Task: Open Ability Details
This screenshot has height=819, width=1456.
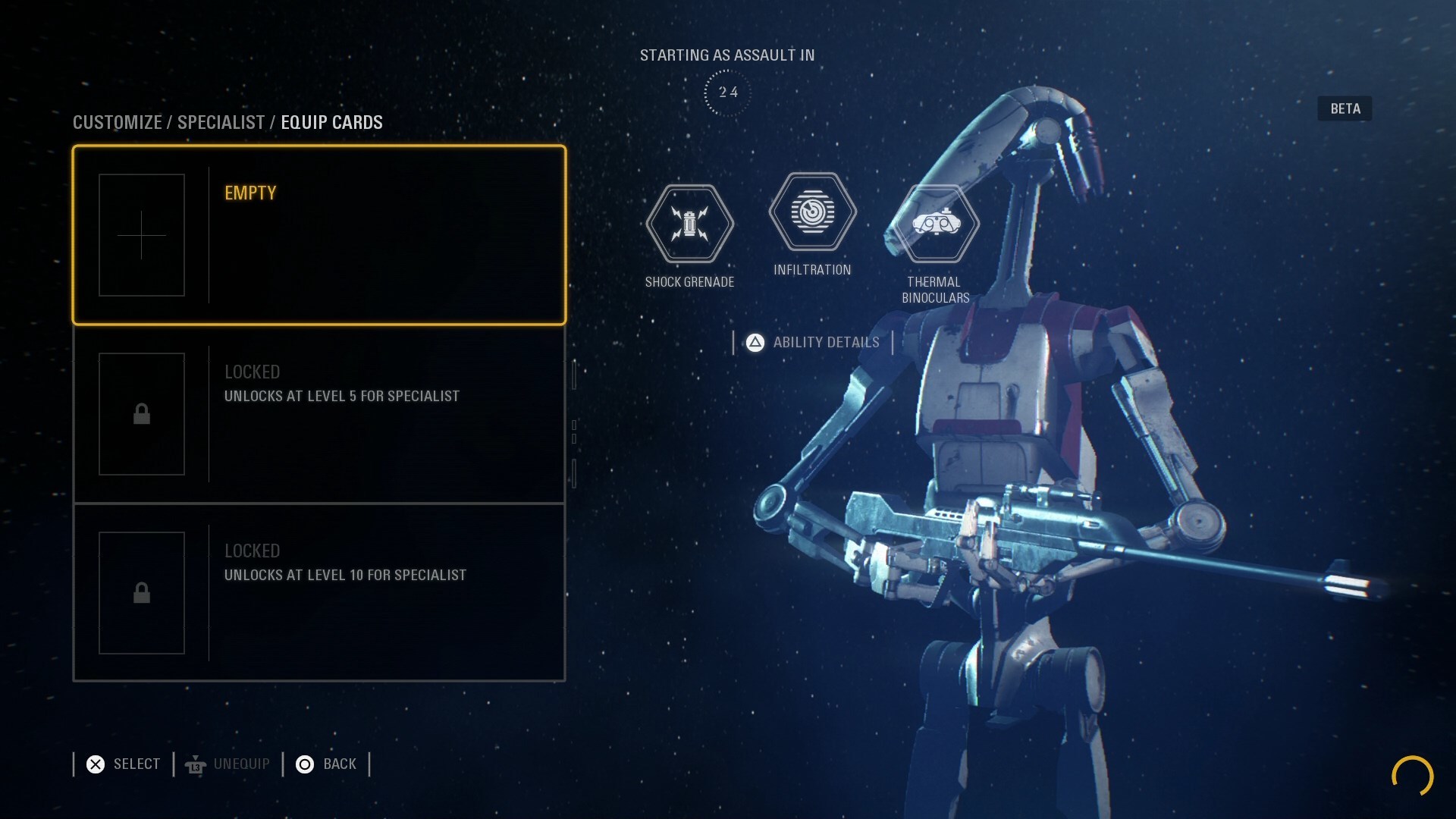Action: coord(813,343)
